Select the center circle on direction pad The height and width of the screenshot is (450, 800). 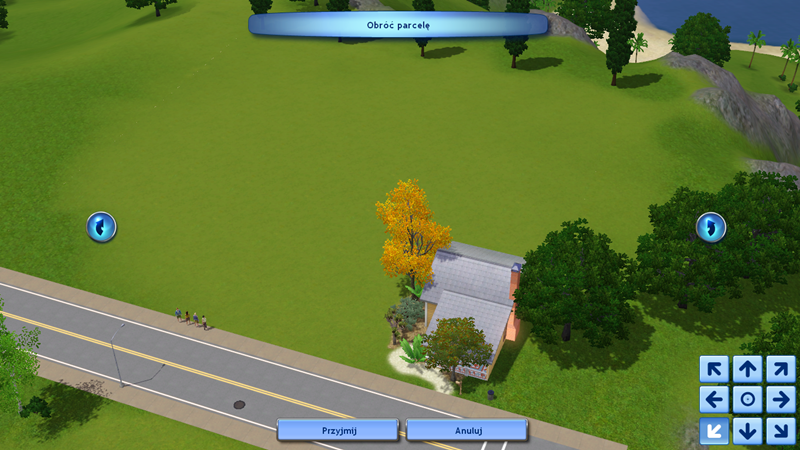748,400
